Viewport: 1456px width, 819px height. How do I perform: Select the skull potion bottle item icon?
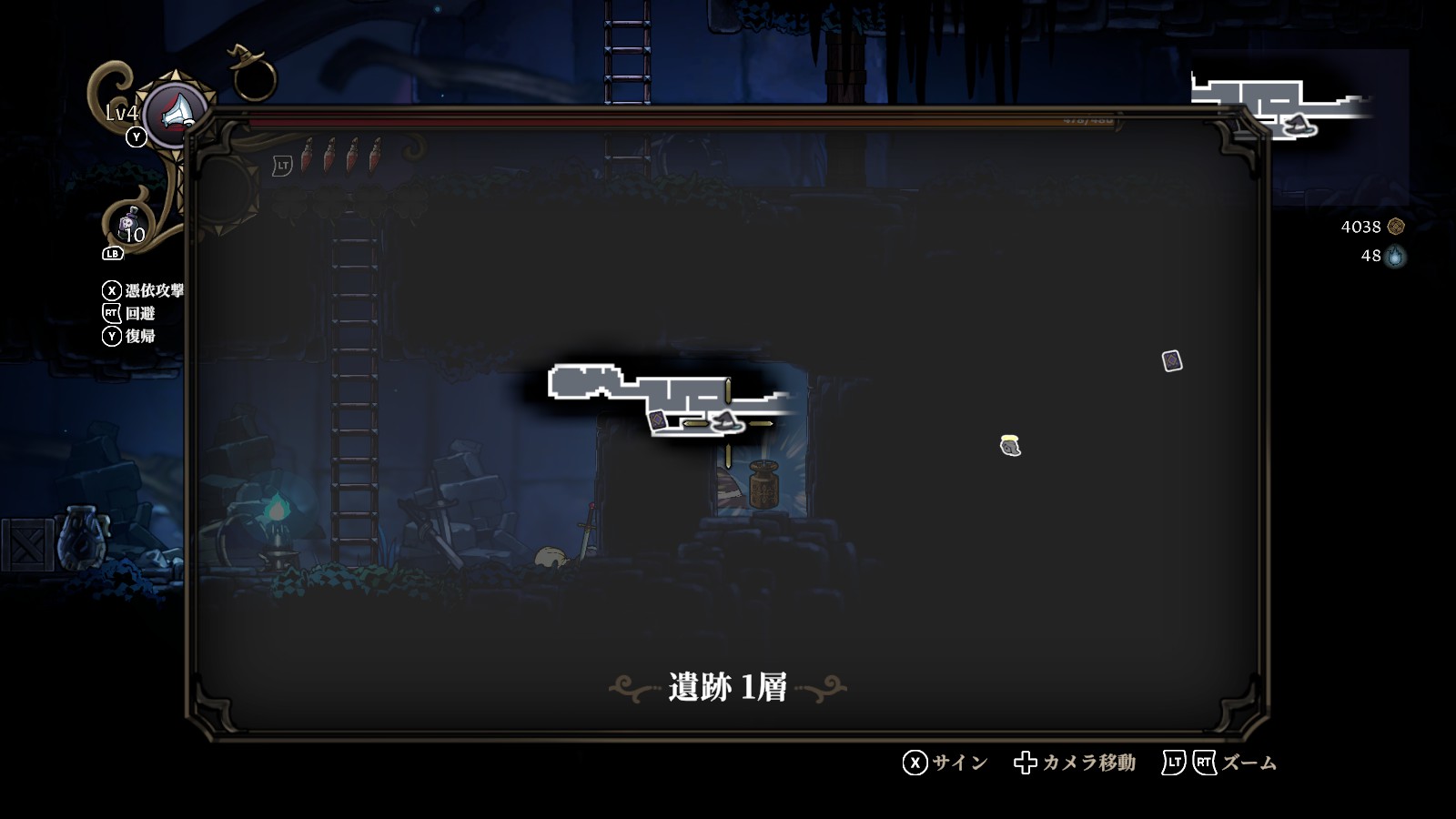pyautogui.click(x=129, y=225)
